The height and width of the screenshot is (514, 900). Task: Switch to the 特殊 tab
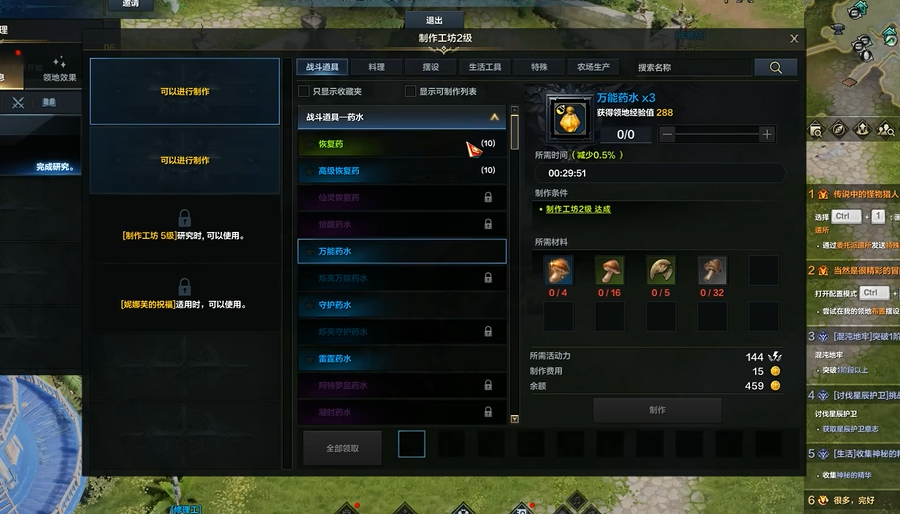click(539, 67)
